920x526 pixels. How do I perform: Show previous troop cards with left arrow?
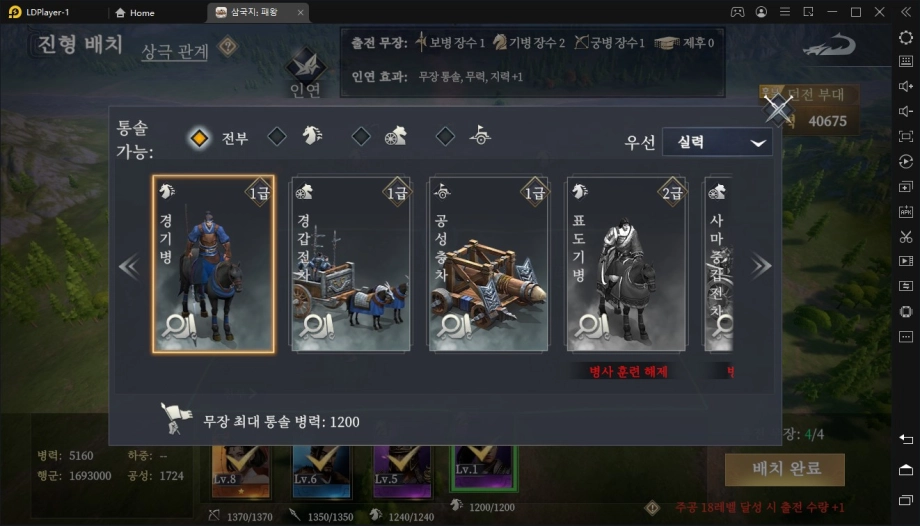(x=129, y=266)
